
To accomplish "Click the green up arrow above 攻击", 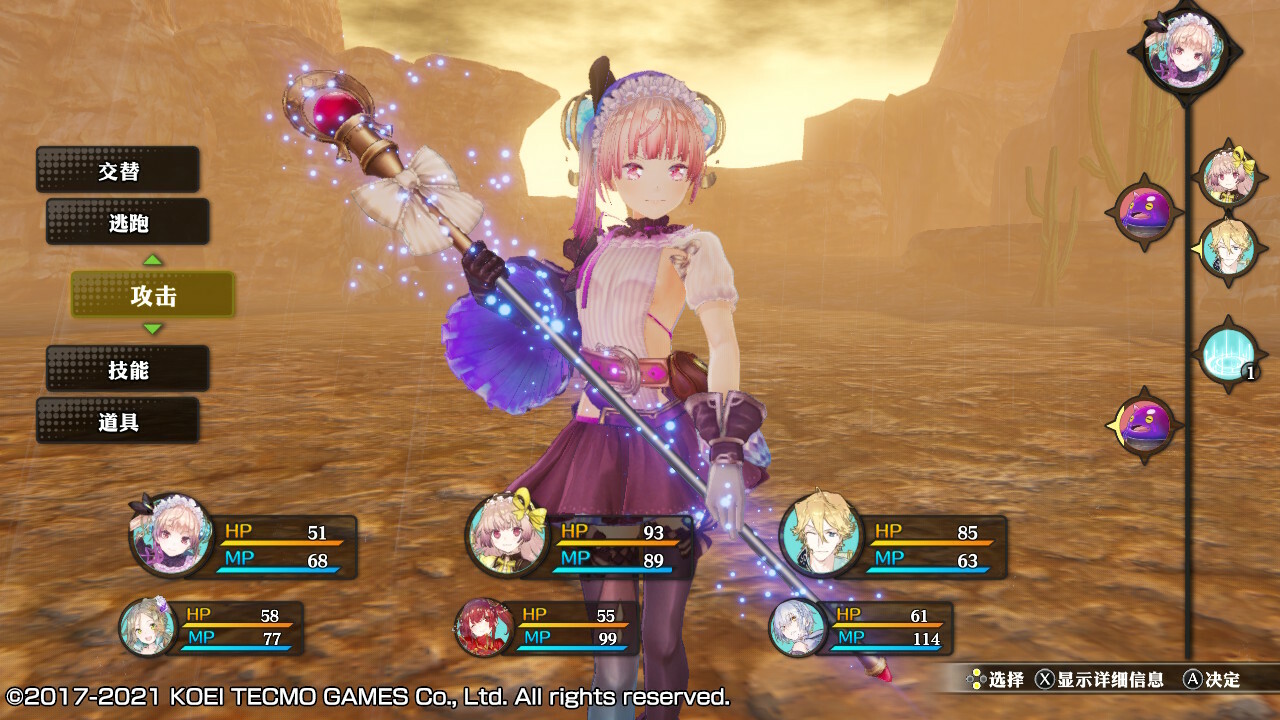I will coord(152,260).
